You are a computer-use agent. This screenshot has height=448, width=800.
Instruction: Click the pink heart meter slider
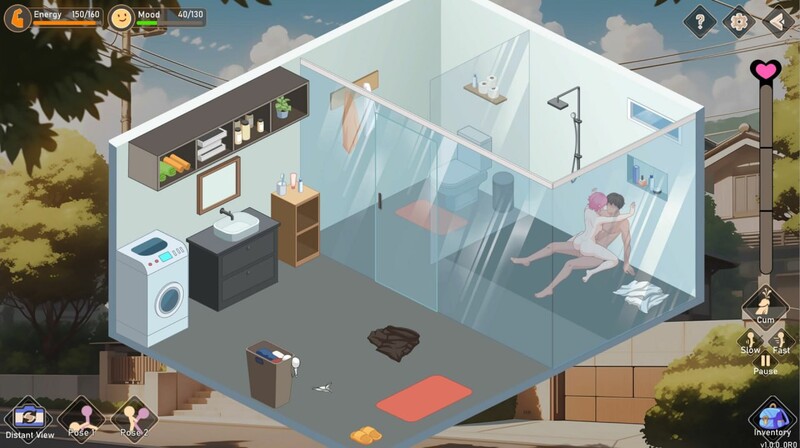765,71
